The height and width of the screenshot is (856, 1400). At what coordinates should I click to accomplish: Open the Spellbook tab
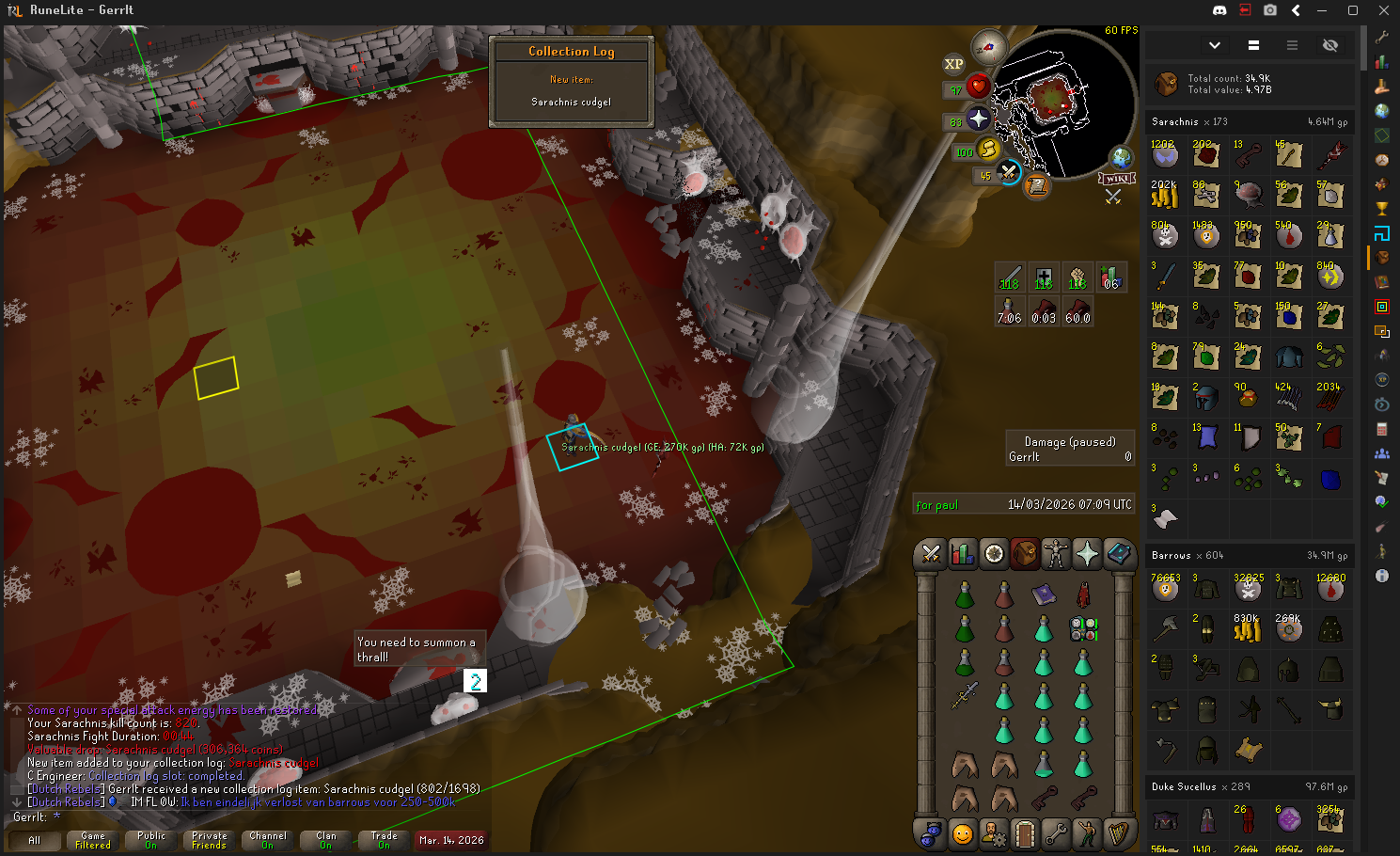(x=1118, y=554)
